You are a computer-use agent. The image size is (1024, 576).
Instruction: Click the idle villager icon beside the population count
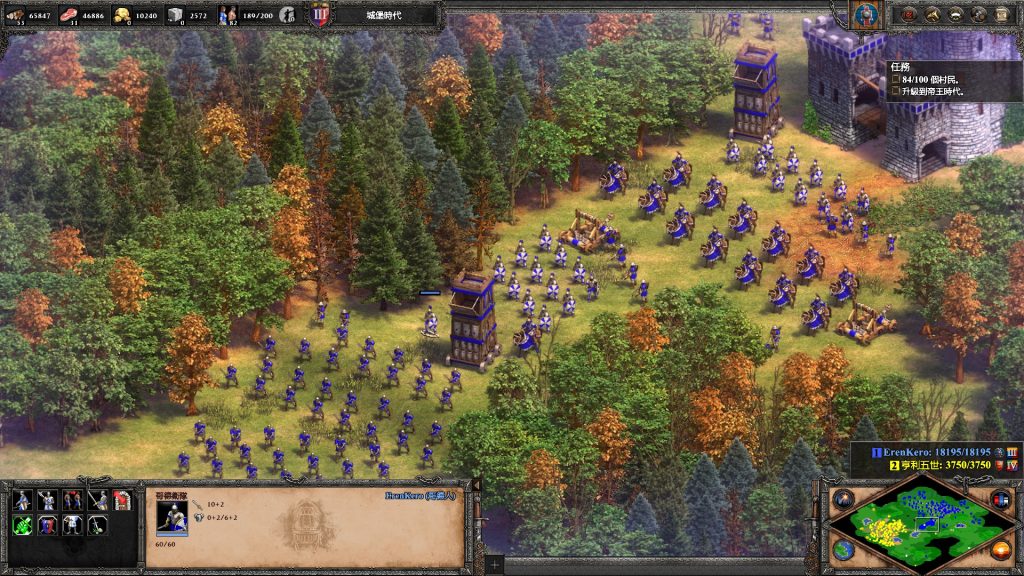pos(287,15)
